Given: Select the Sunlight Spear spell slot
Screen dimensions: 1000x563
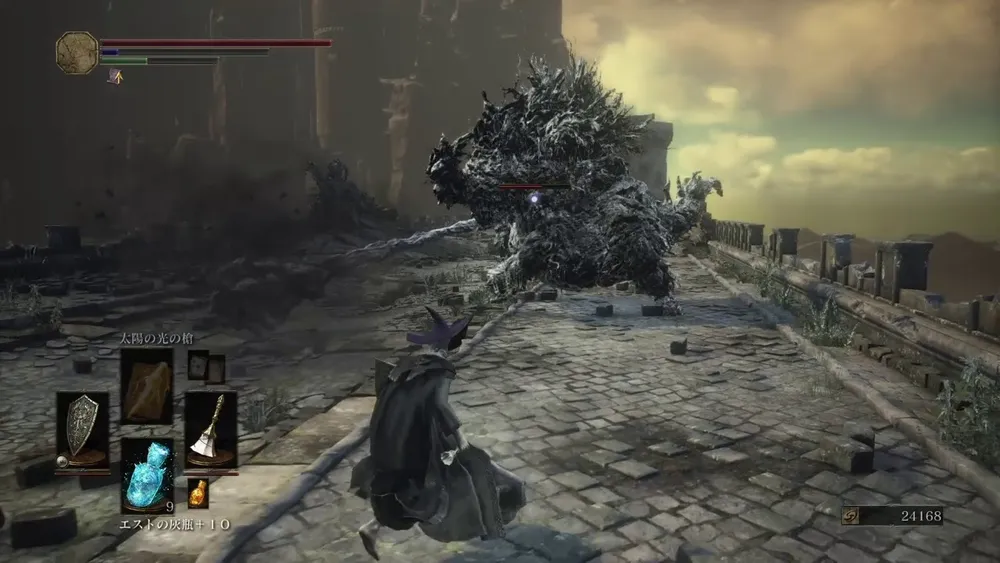Looking at the screenshot, I should coord(146,386).
